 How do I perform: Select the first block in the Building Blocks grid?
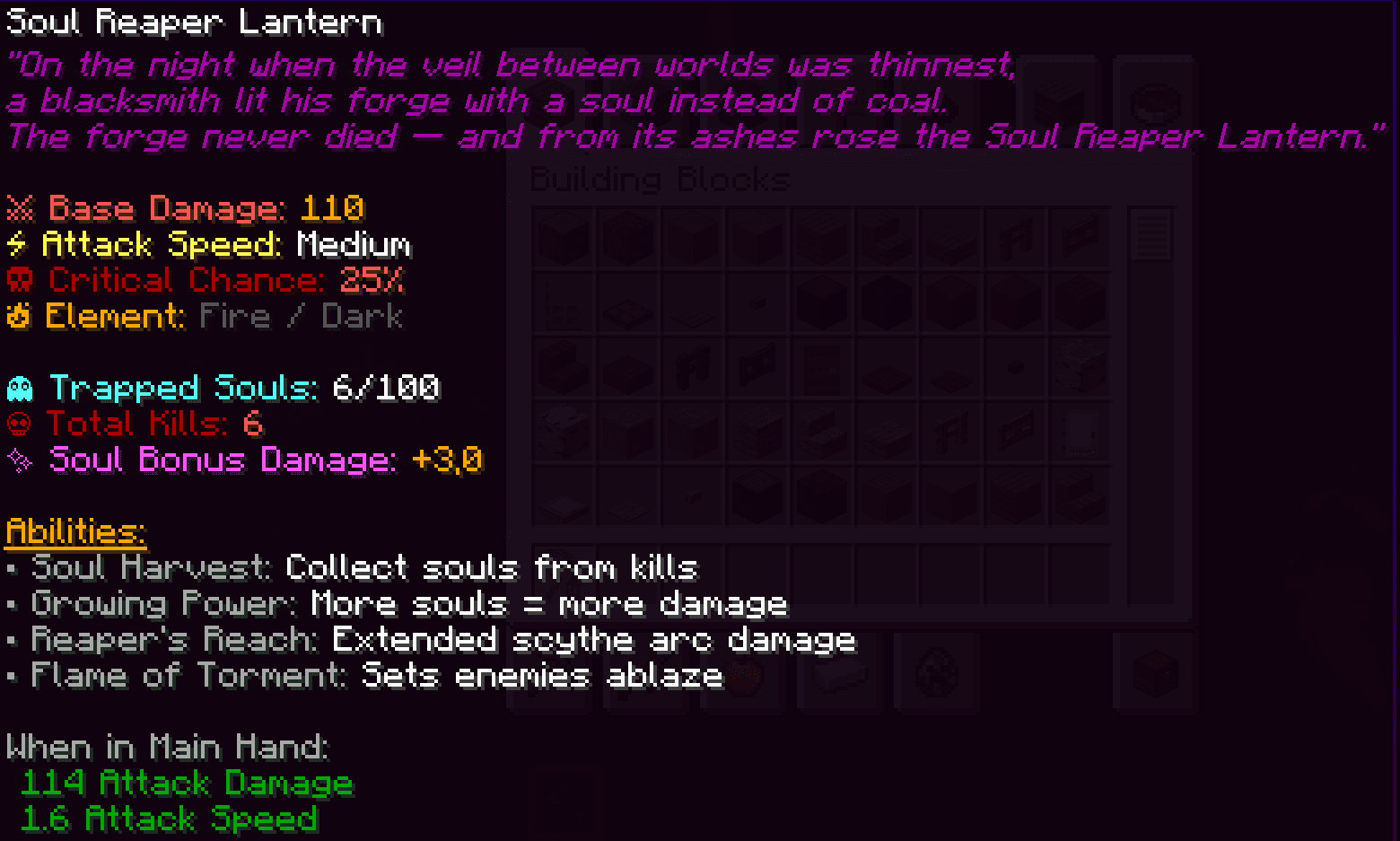tap(564, 236)
